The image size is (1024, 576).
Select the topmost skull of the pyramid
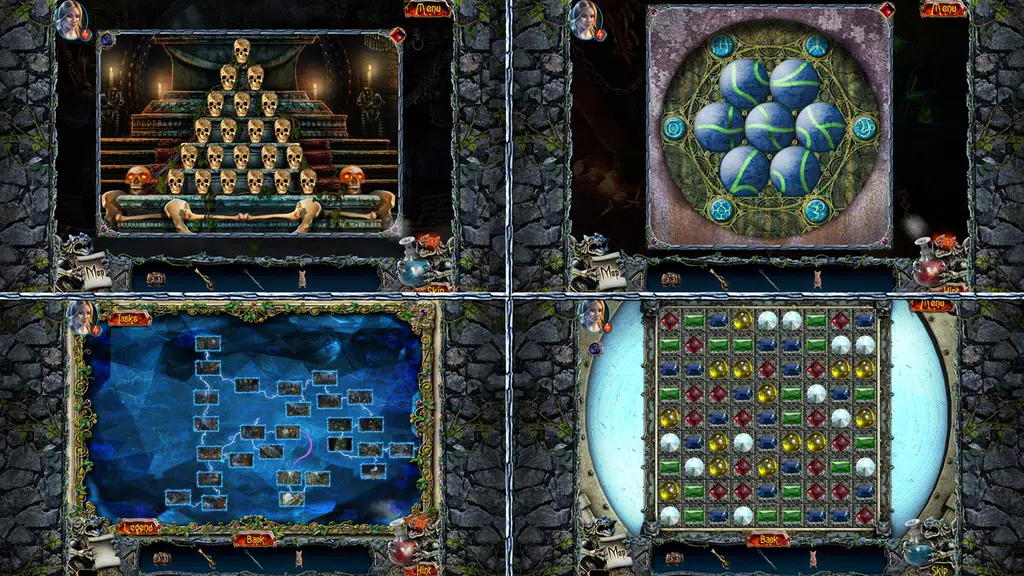coord(241,50)
